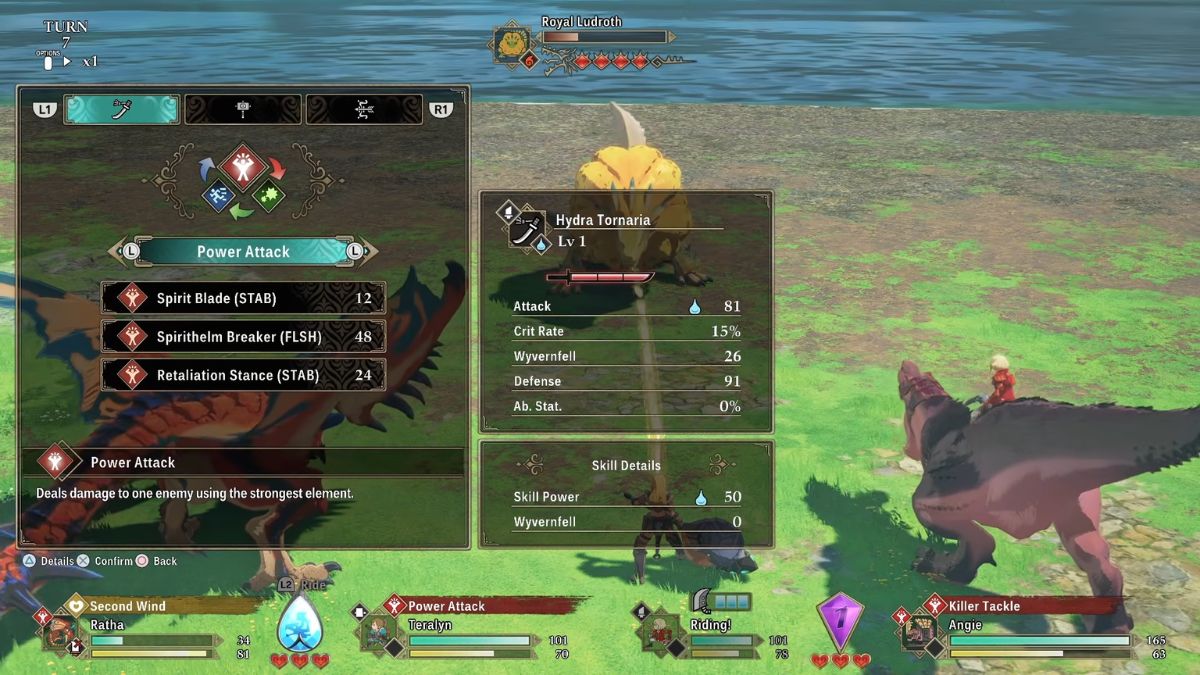Switch to the great sword weapon tab
This screenshot has height=675, width=1200.
point(122,109)
